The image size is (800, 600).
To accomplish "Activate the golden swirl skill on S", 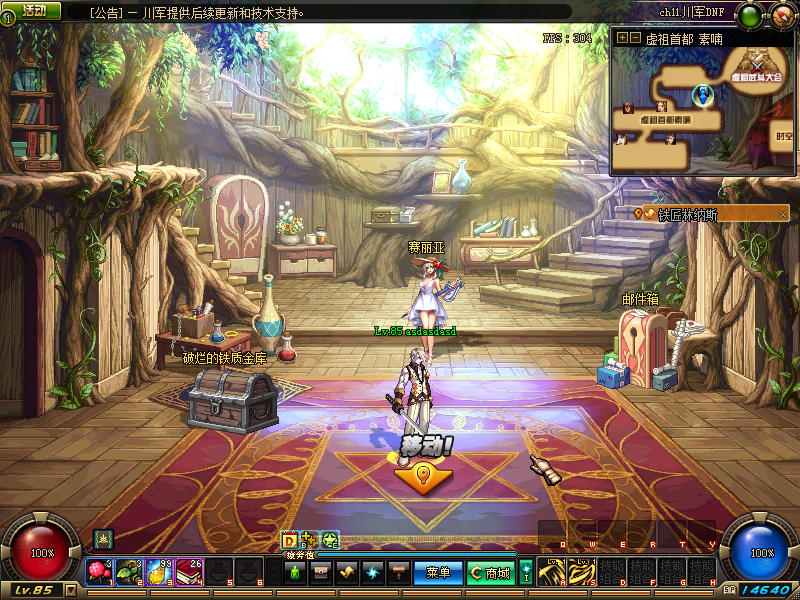I will pos(581,571).
